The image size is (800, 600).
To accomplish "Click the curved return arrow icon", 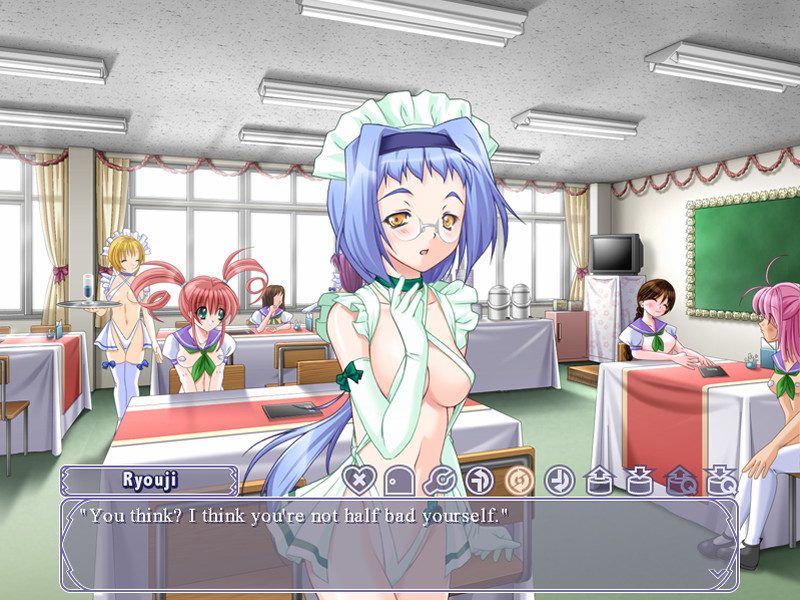I will pyautogui.click(x=479, y=481).
